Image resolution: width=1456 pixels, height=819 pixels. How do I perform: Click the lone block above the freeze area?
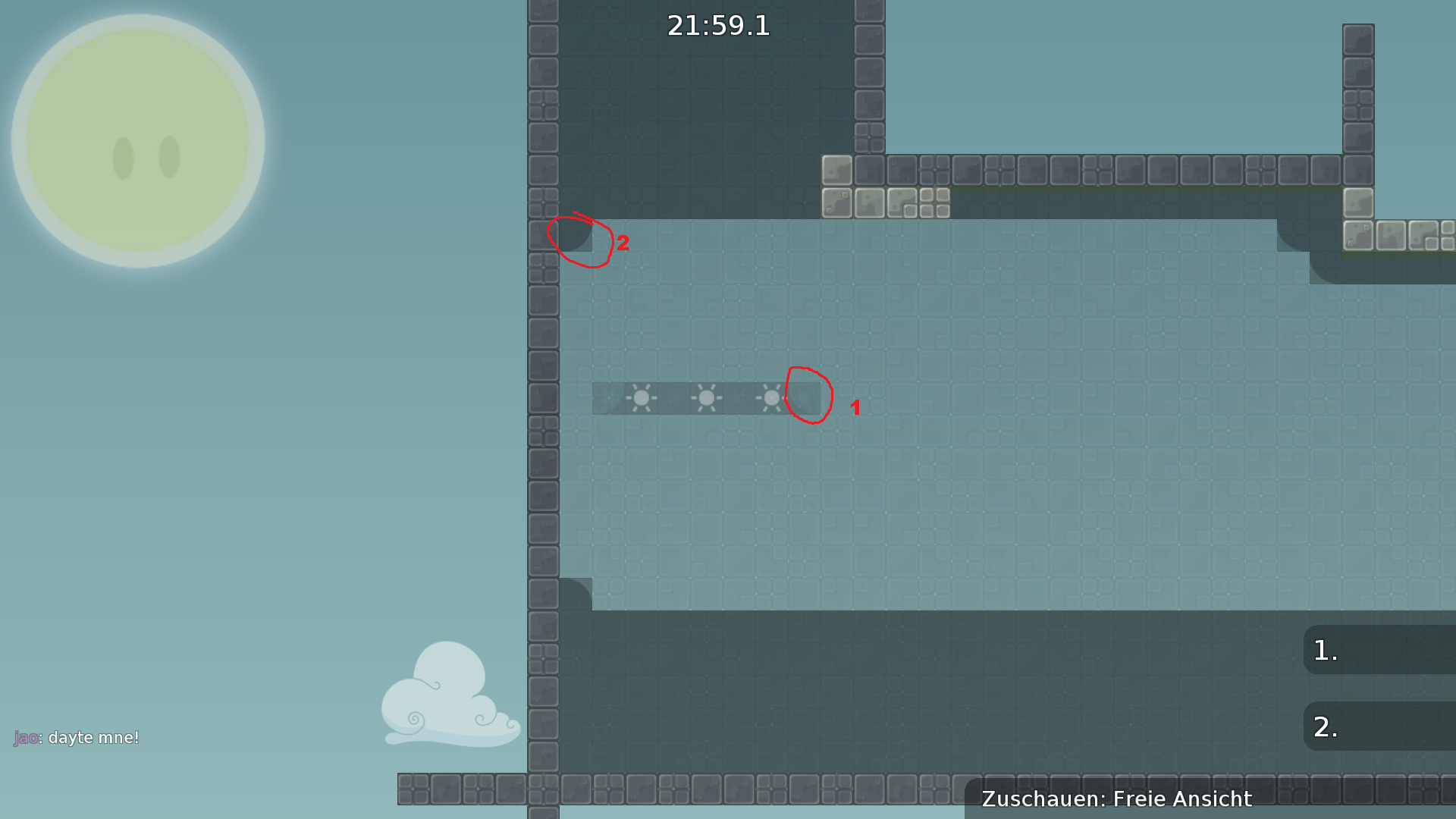(x=836, y=171)
